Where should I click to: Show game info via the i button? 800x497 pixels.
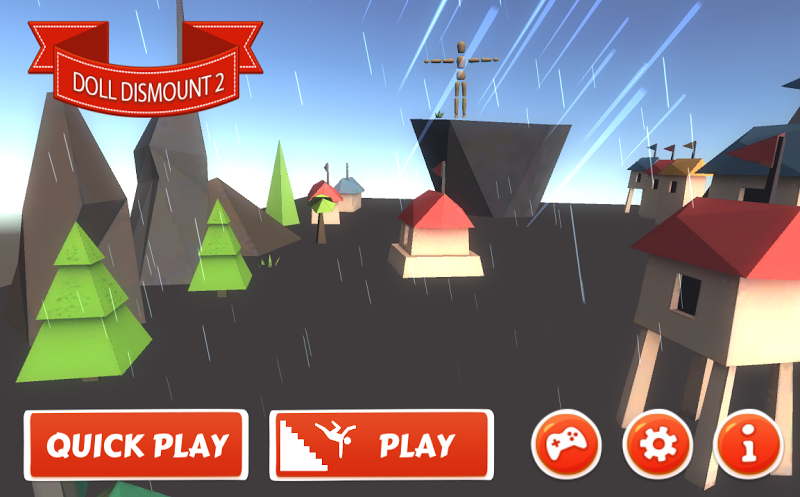(x=748, y=443)
